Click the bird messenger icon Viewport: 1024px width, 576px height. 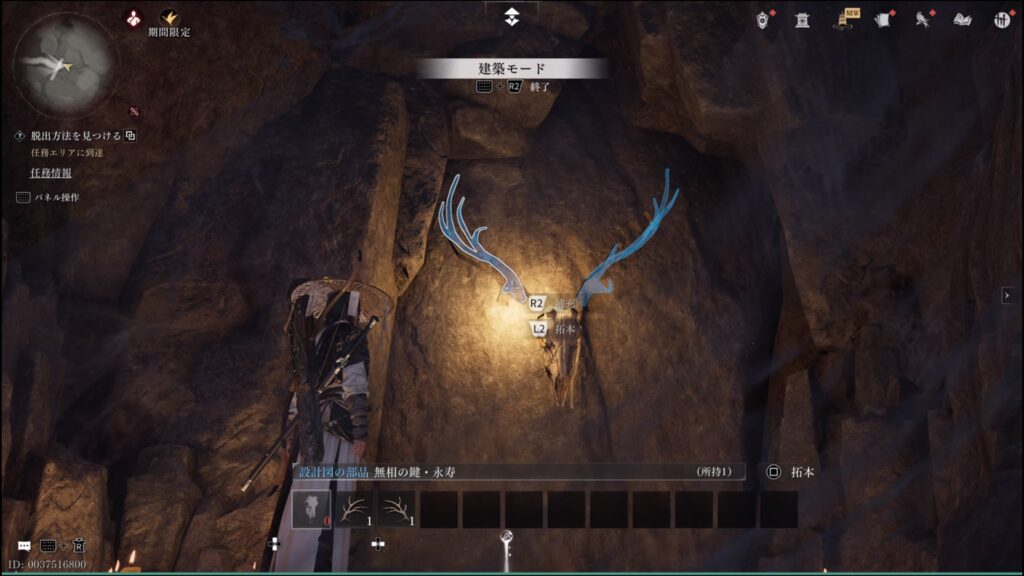[922, 19]
